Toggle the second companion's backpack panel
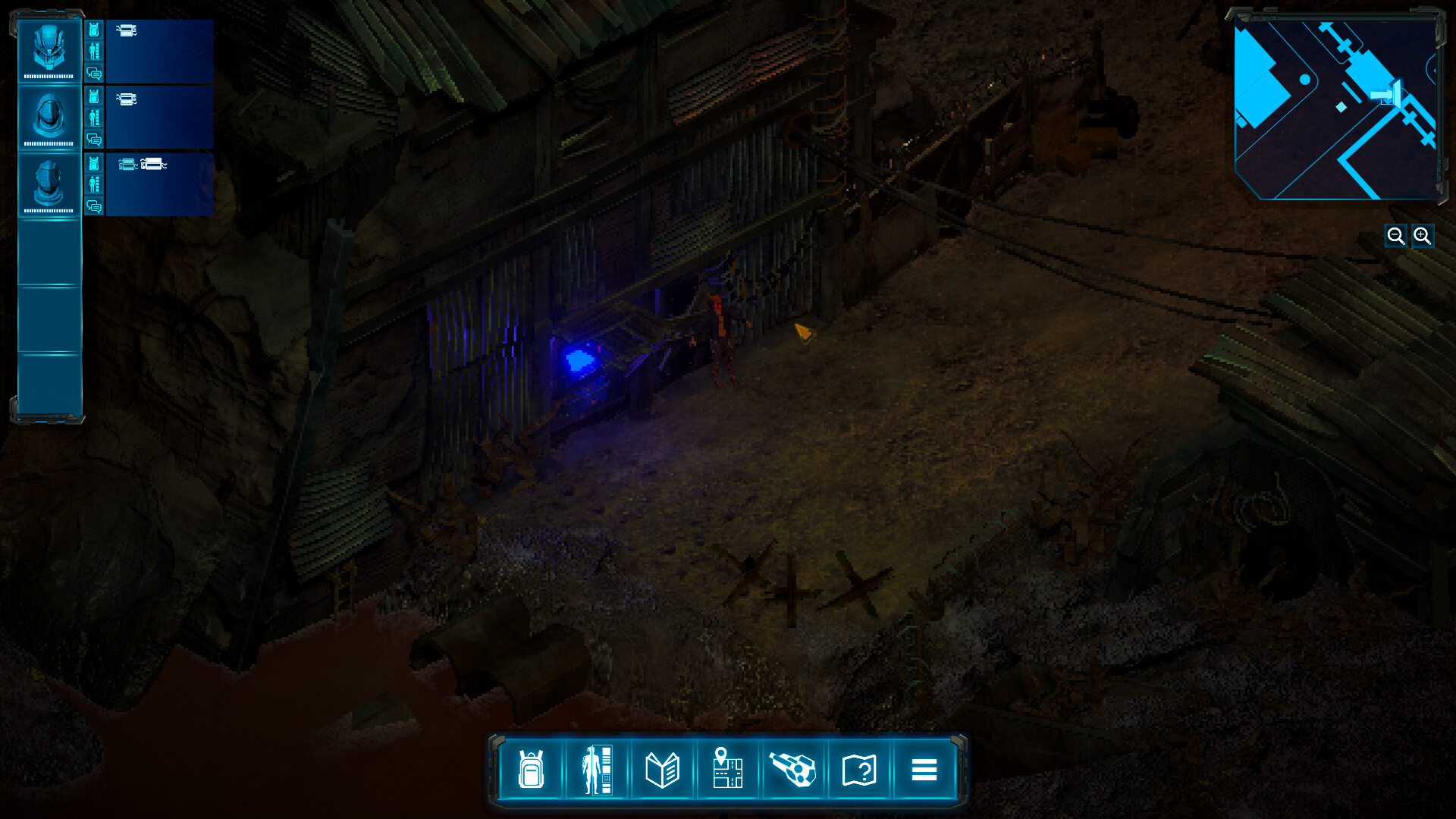Viewport: 1456px width, 819px height. click(x=94, y=96)
